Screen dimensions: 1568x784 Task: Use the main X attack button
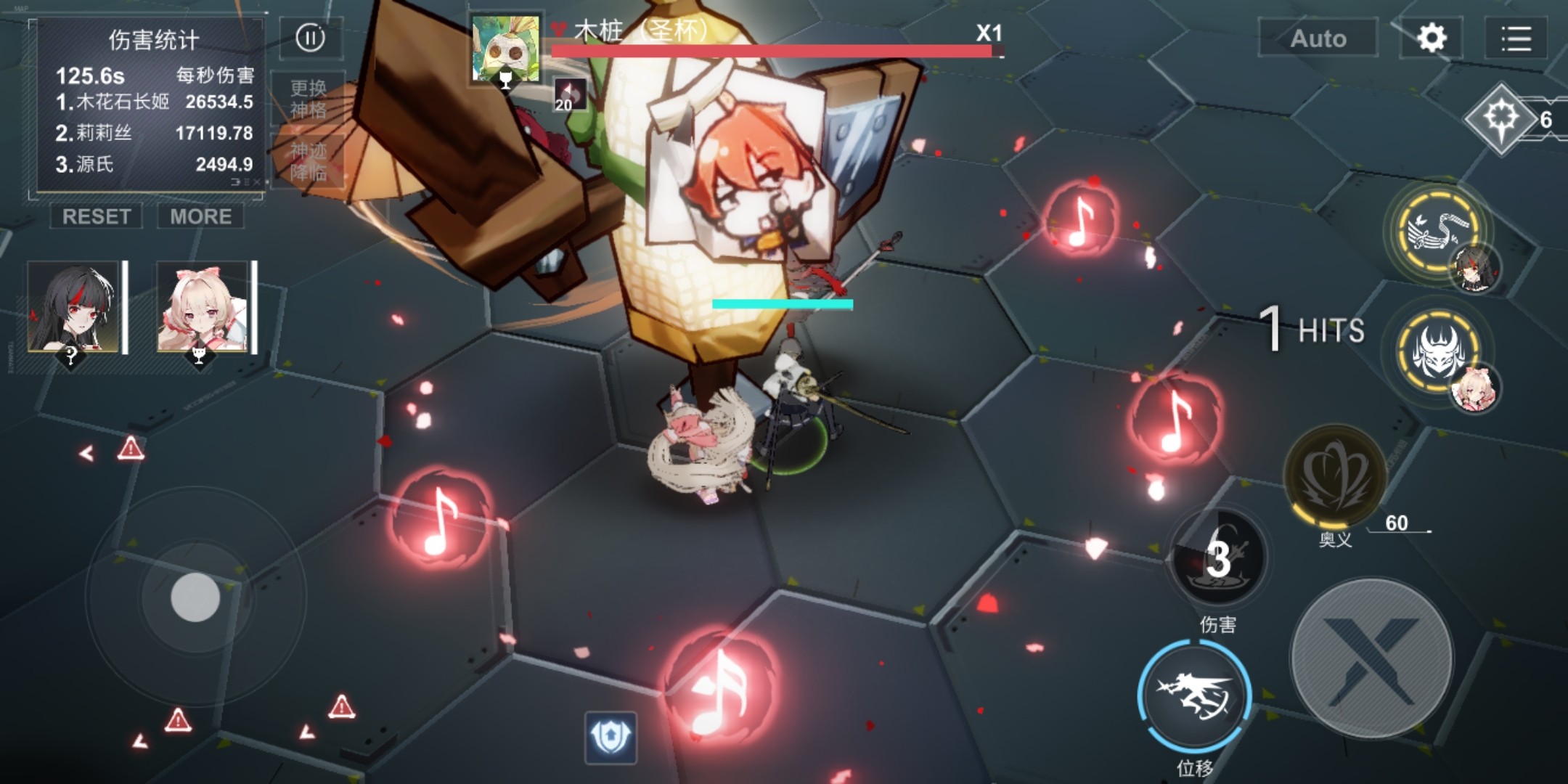click(x=1372, y=659)
